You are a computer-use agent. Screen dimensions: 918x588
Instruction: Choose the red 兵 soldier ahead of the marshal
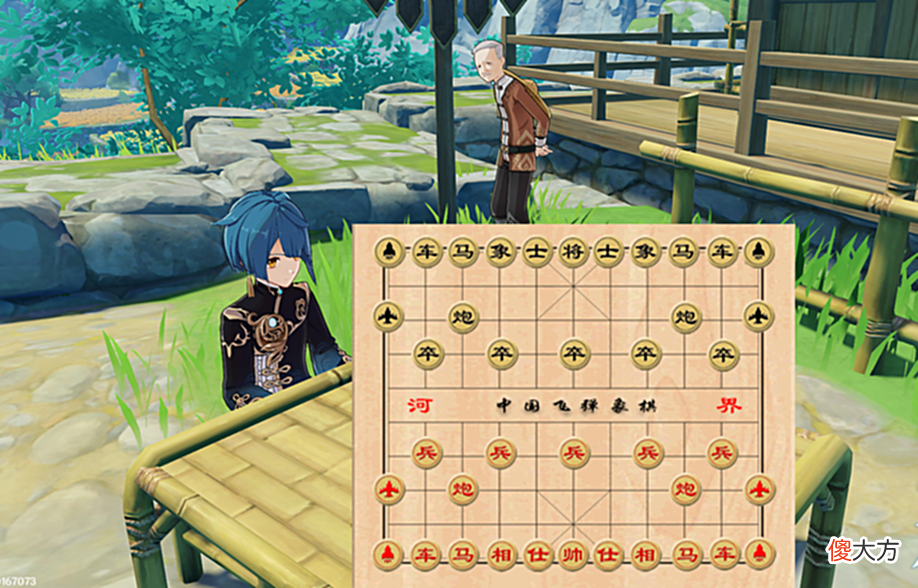tap(573, 453)
